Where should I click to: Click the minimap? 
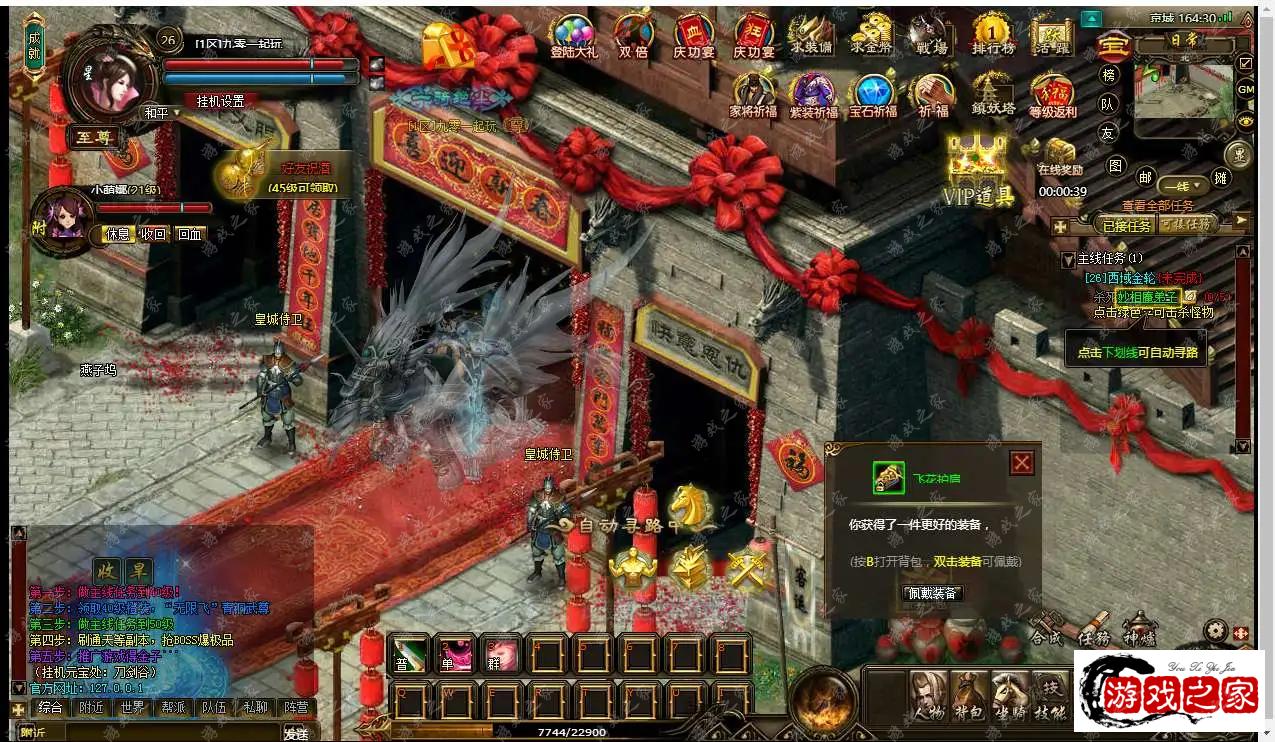point(1184,90)
